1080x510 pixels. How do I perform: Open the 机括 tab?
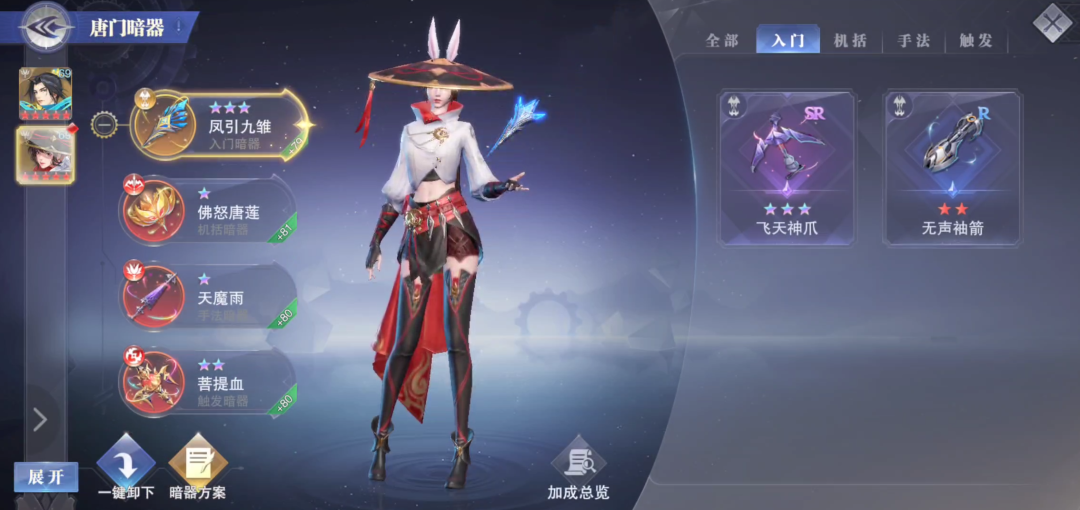point(851,41)
